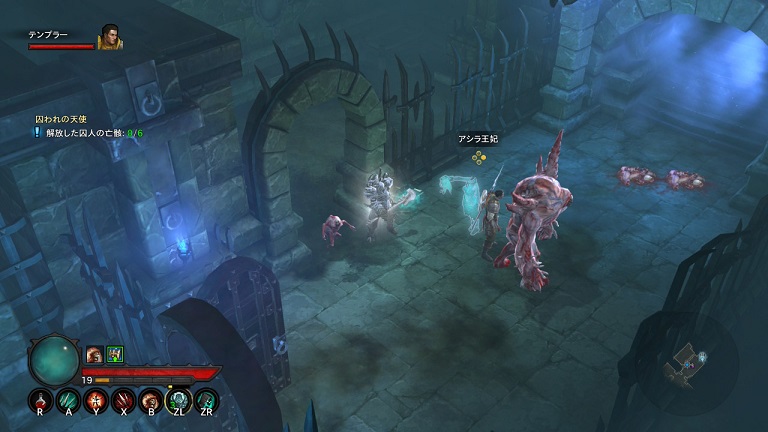The height and width of the screenshot is (432, 768).
Task: Open the 囚われの天使 quest tracker
Action: click(x=61, y=118)
